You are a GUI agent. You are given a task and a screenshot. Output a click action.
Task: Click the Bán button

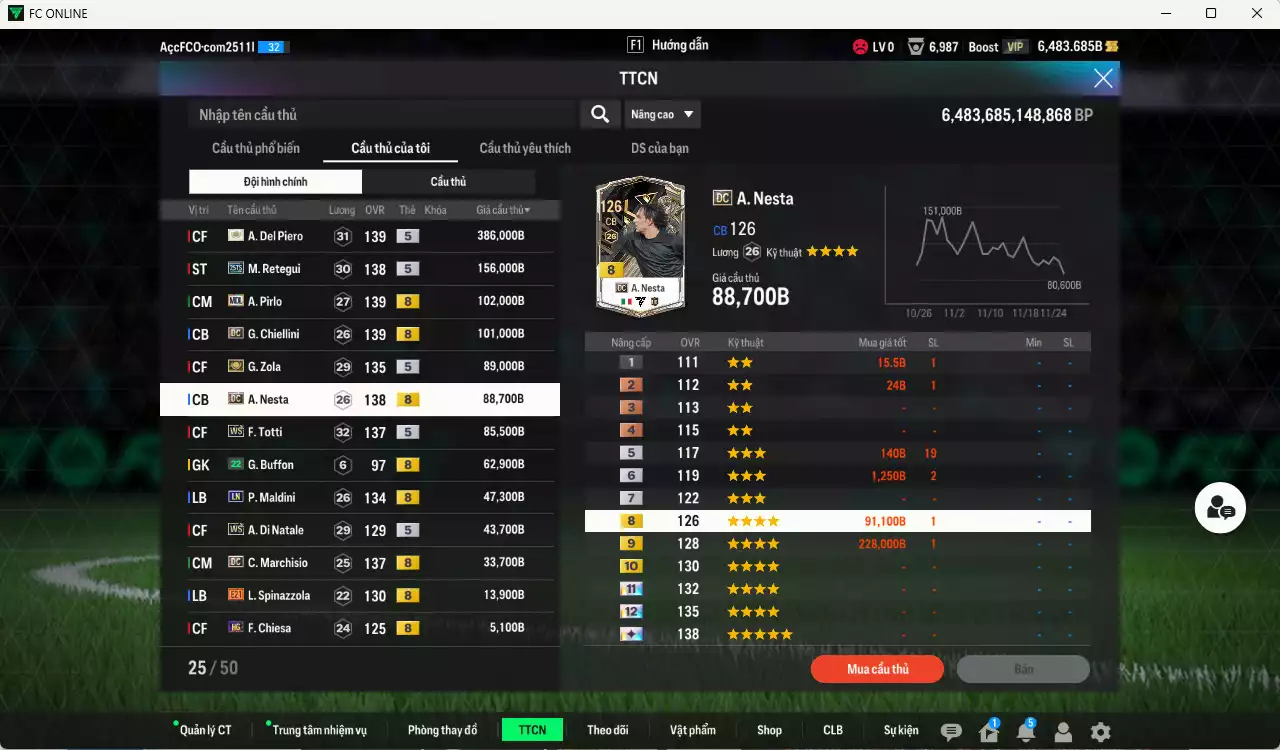[x=1023, y=668]
